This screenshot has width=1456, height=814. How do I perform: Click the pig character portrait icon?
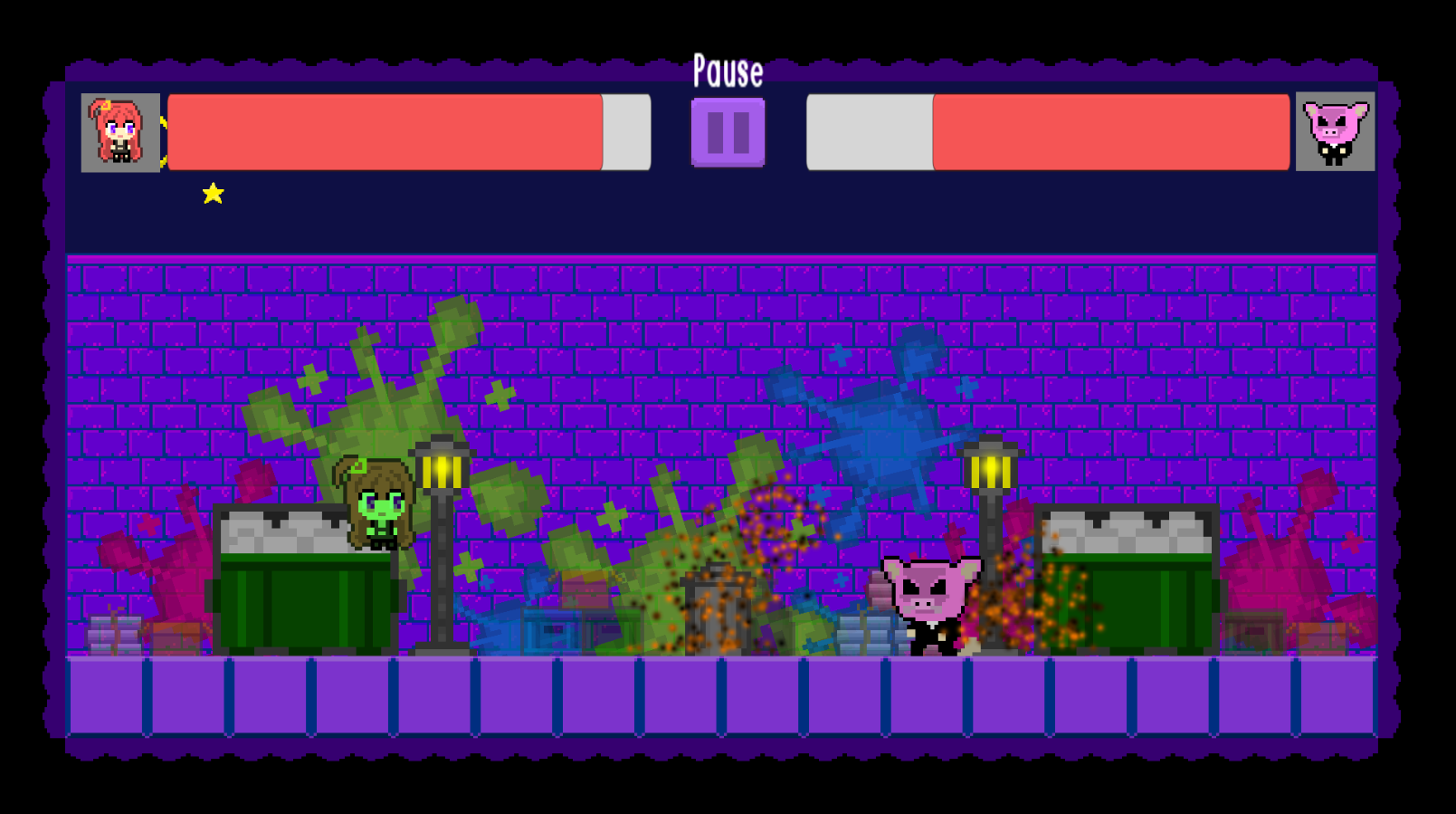pos(1333,131)
